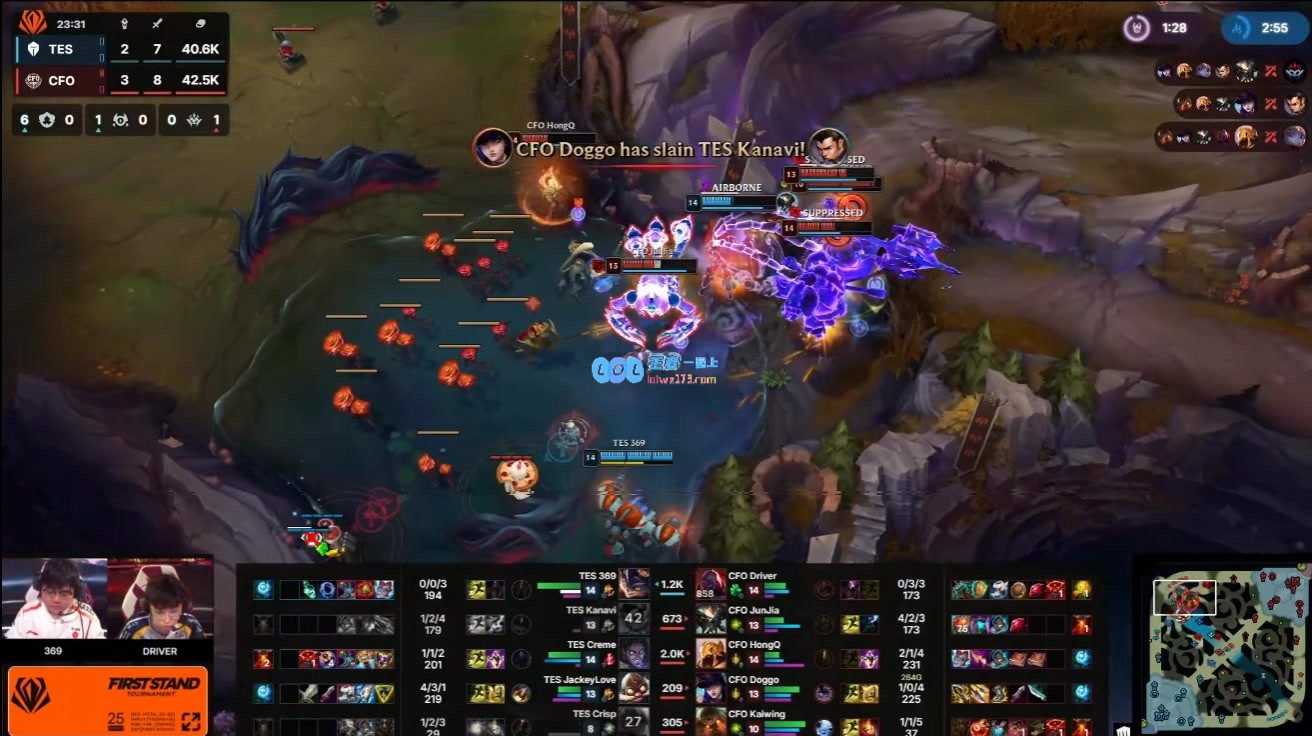Viewport: 1312px width, 736px height.
Task: Select CFO JunJia's champion portrait
Action: (711, 619)
